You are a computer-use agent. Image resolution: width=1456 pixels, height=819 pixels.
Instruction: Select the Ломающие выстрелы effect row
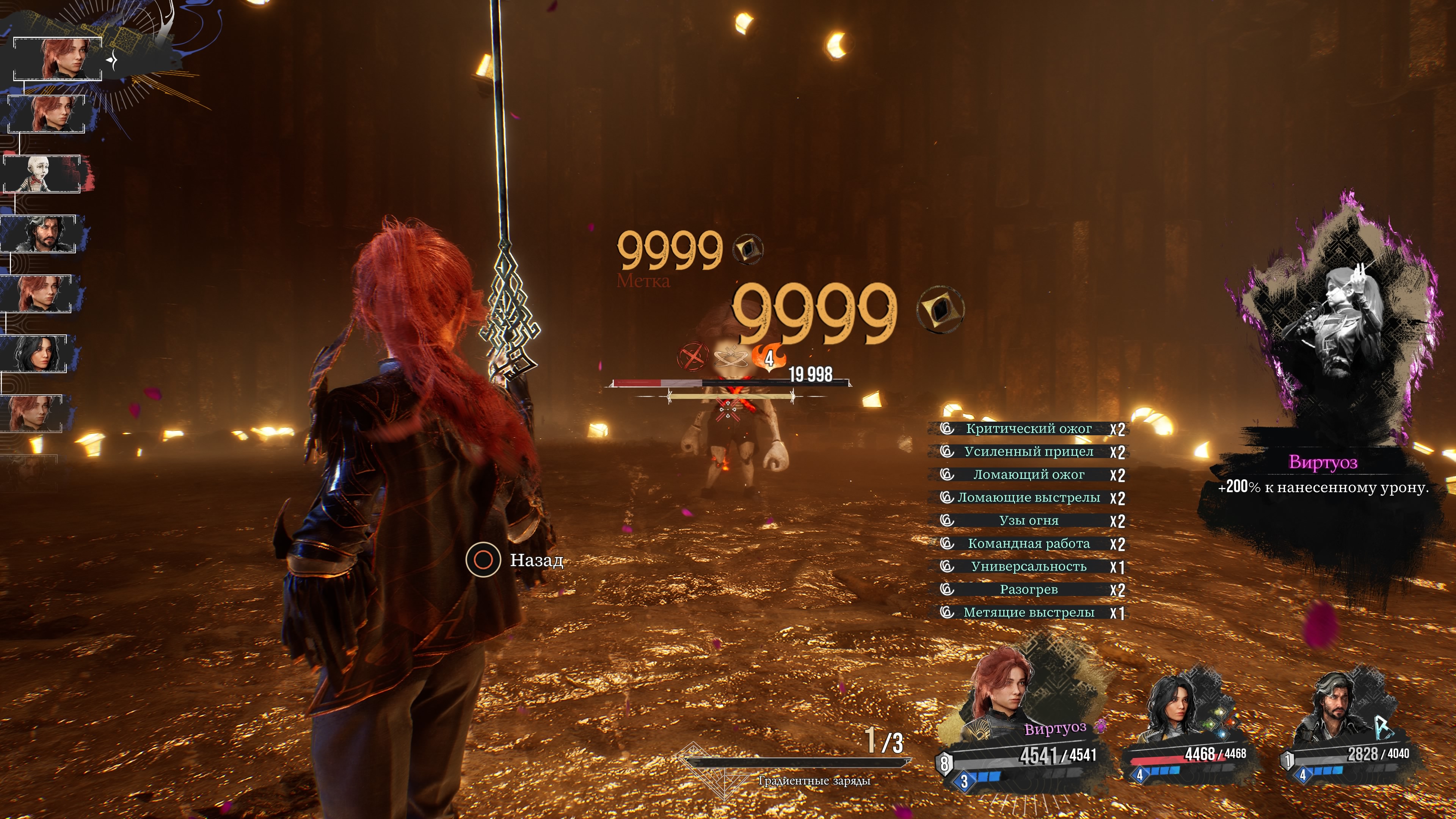point(1028,497)
